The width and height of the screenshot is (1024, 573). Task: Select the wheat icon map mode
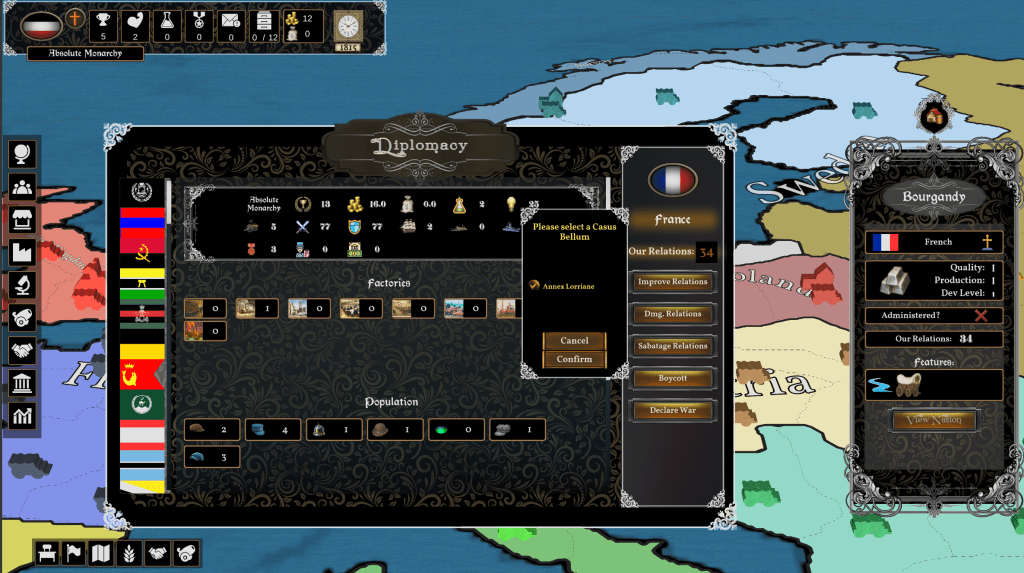point(130,553)
